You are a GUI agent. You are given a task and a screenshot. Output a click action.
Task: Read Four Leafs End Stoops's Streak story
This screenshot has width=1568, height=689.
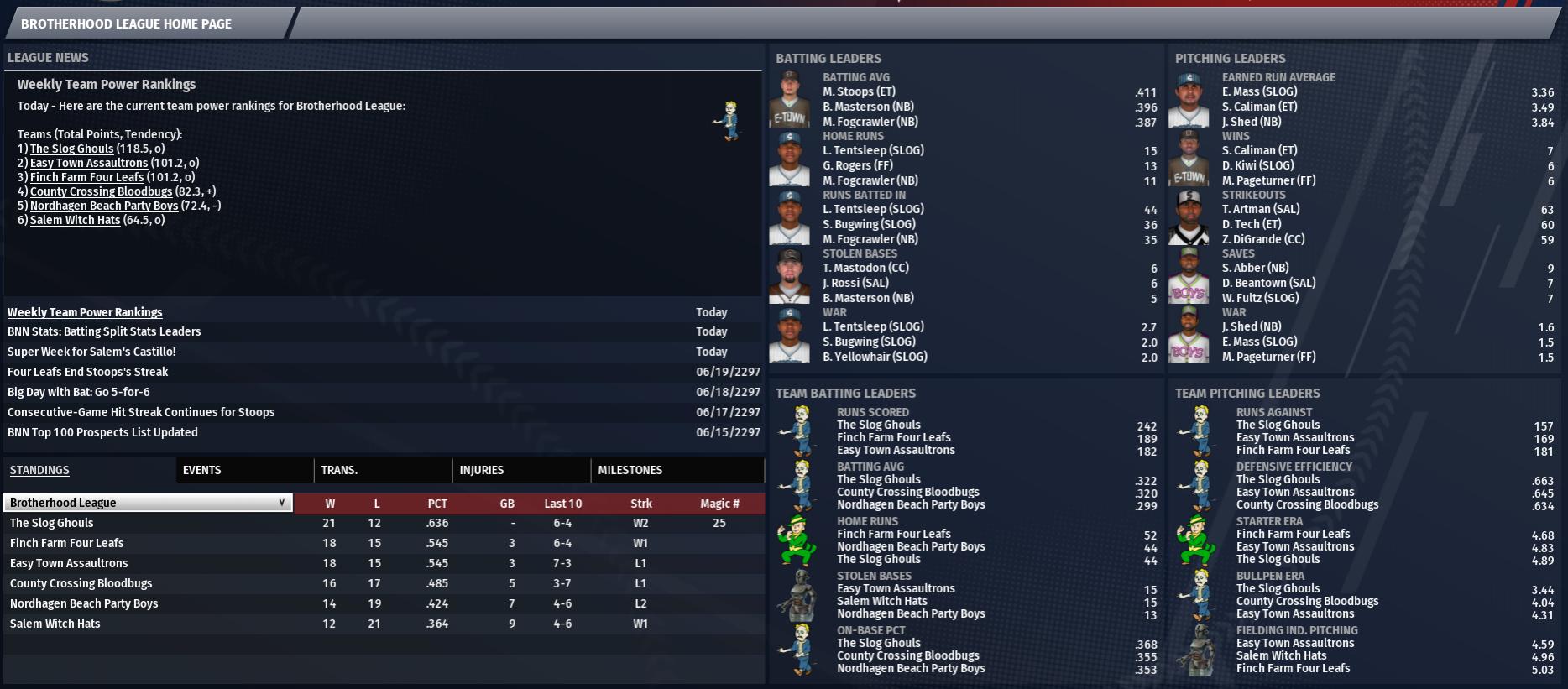tap(87, 372)
